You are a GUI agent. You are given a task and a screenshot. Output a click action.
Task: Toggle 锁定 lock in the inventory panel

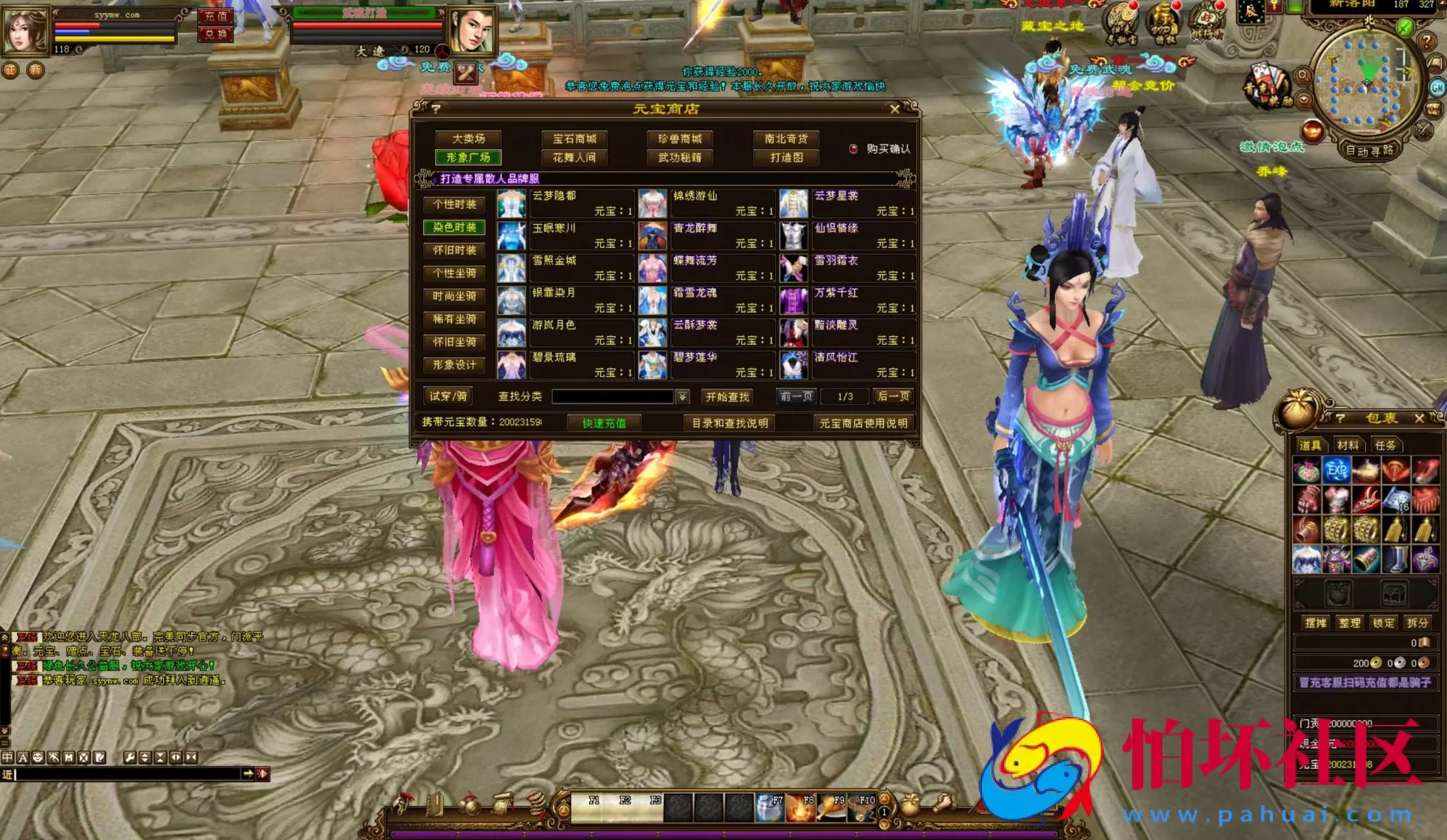(x=1383, y=622)
